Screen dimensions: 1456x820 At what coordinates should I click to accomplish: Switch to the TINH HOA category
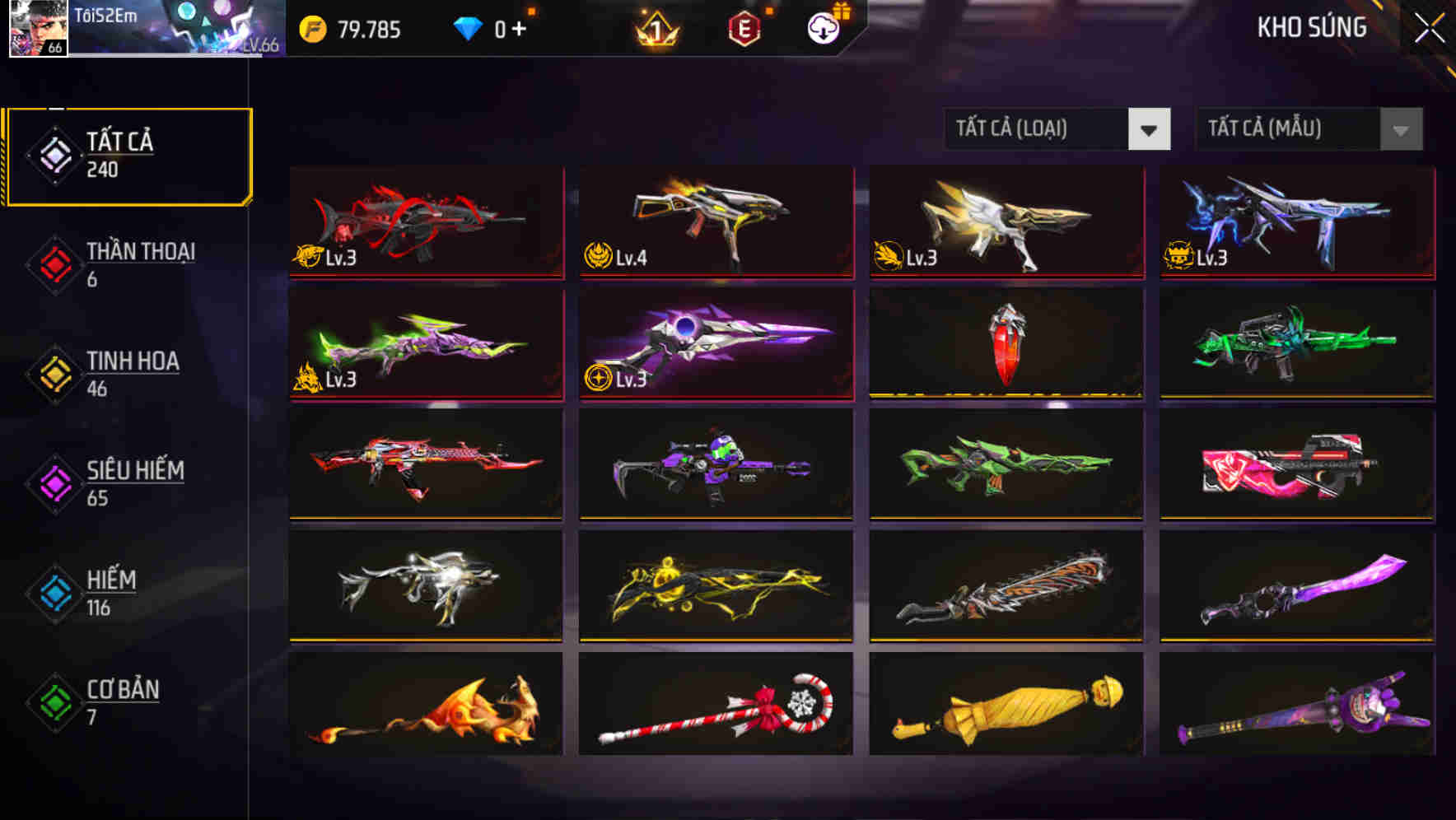(x=132, y=372)
